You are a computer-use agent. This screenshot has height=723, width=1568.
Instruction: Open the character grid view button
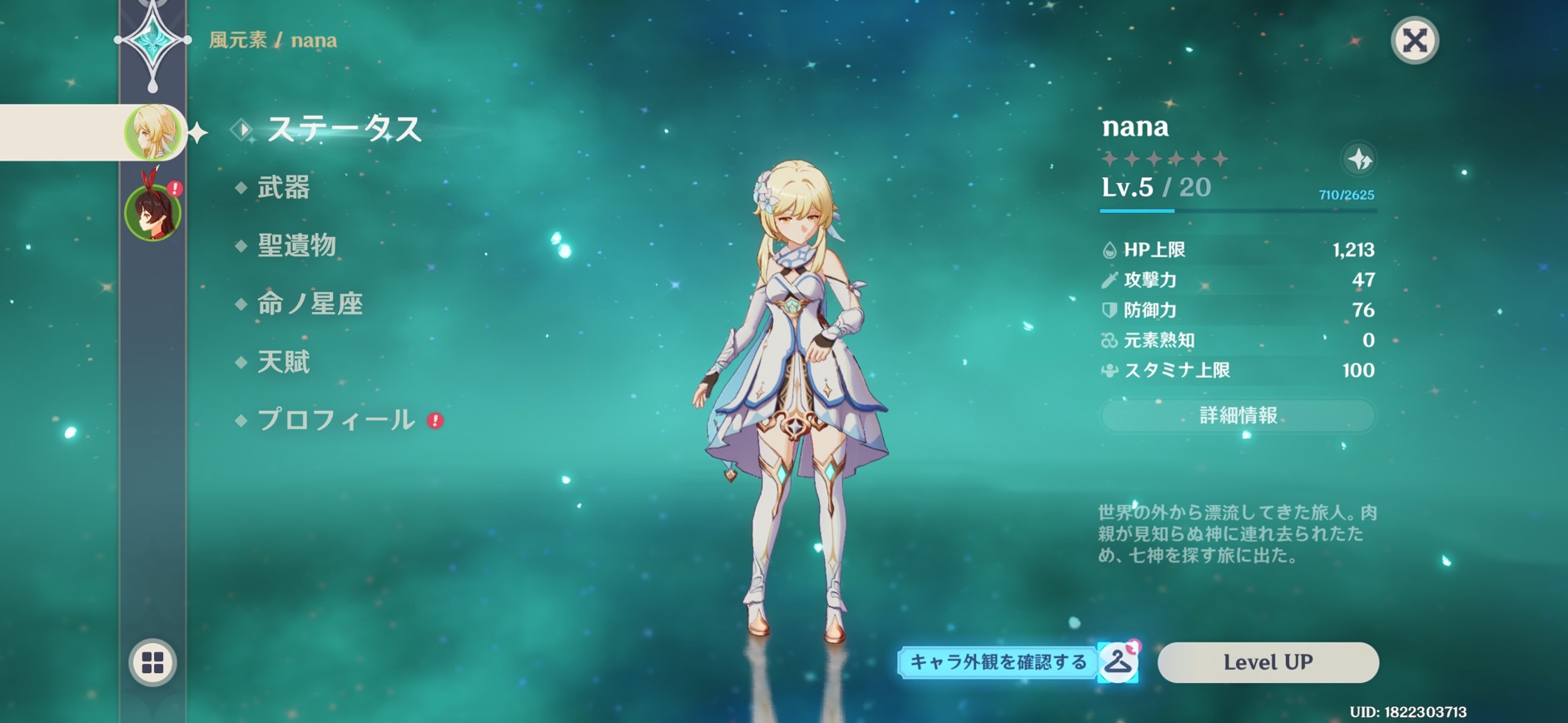point(153,662)
